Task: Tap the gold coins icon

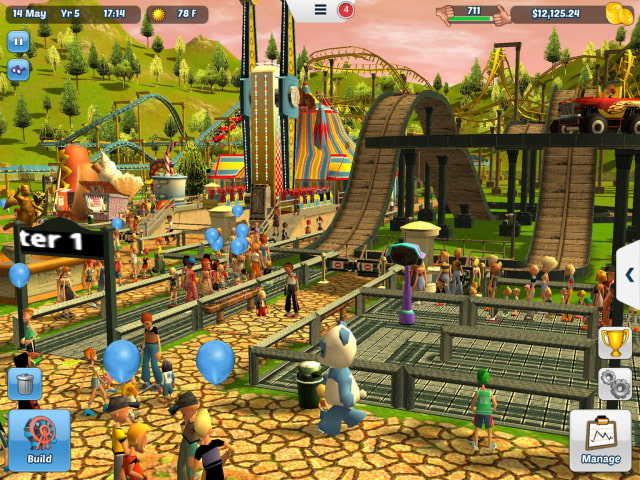Action: [x=618, y=14]
